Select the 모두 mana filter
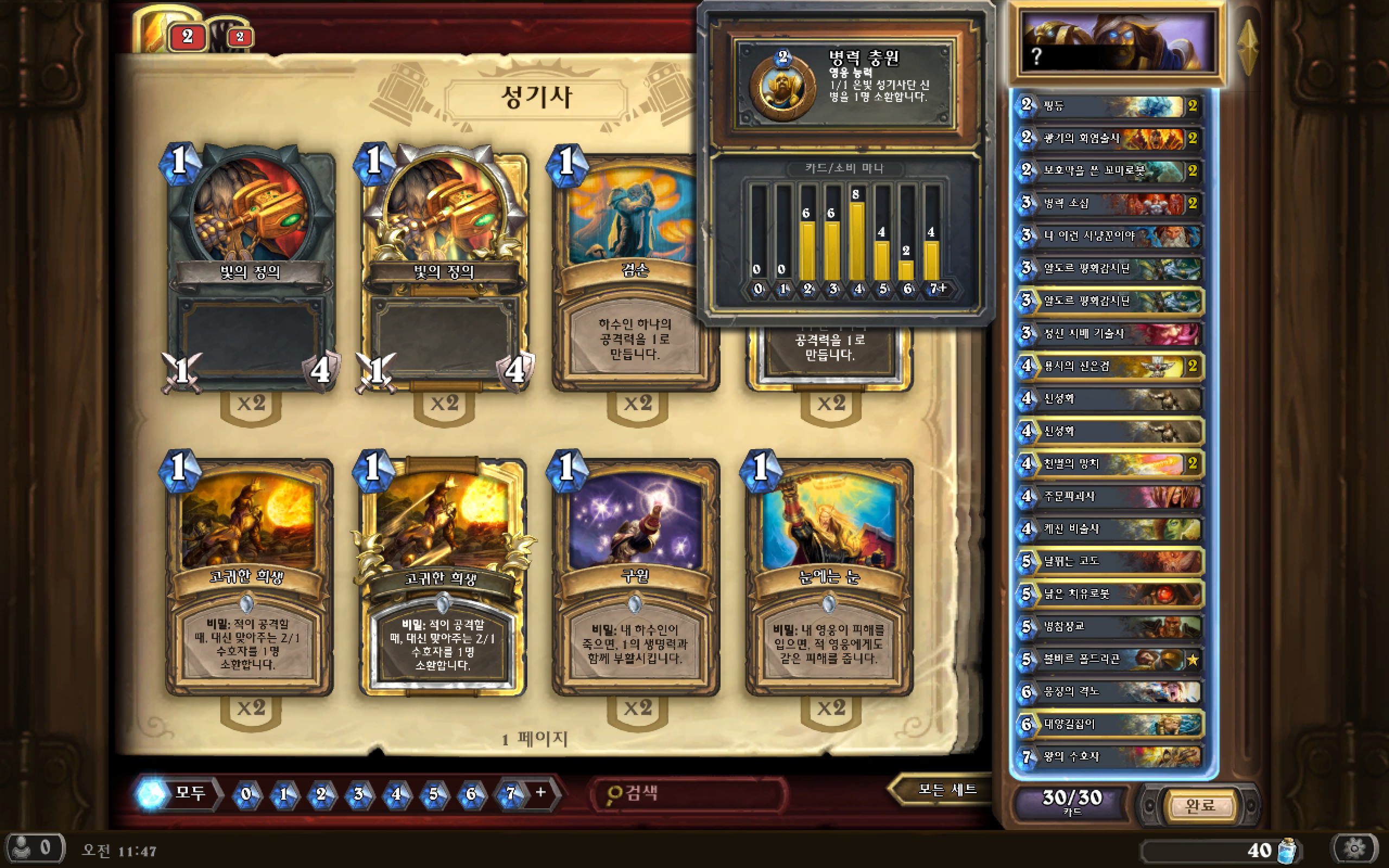This screenshot has width=1389, height=868. coord(178,793)
